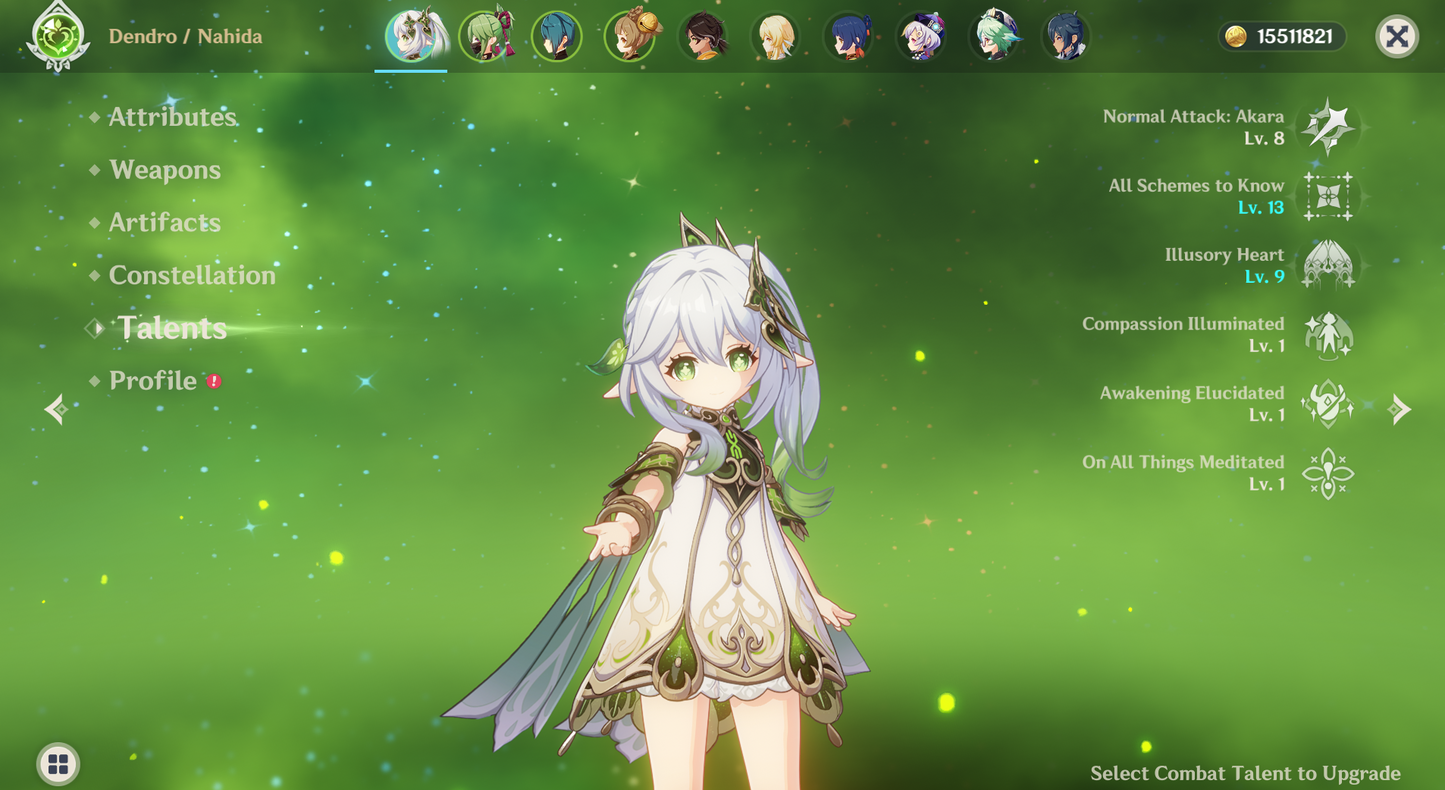Switch to the next character with right arrow
This screenshot has width=1445, height=790.
click(1400, 409)
